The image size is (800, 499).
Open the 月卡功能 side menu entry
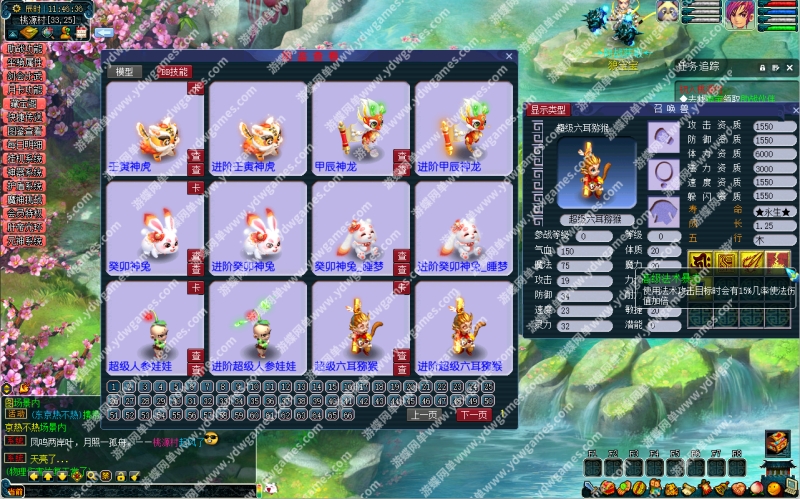[25, 88]
